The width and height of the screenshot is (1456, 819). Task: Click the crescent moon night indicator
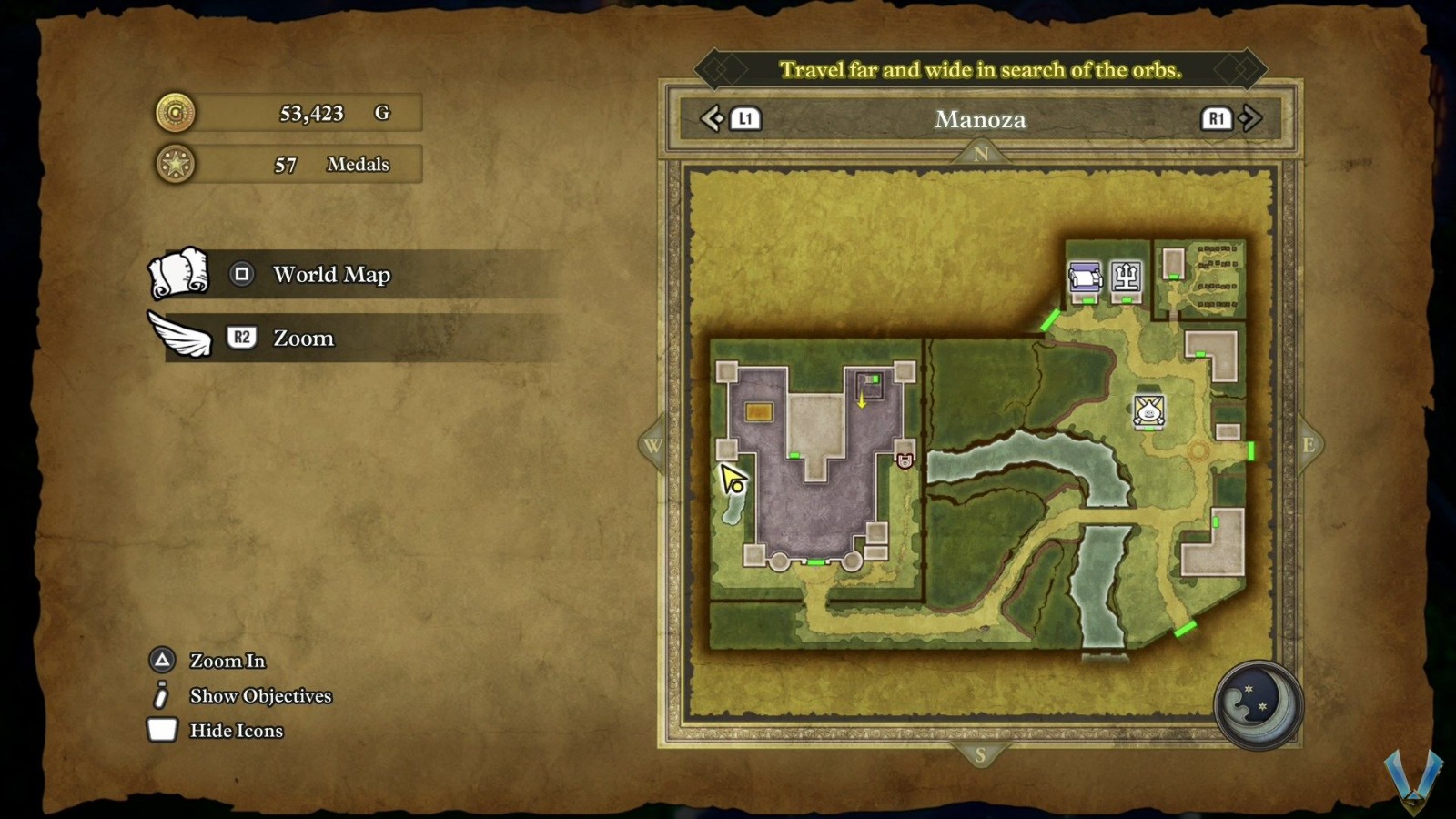click(x=1259, y=705)
